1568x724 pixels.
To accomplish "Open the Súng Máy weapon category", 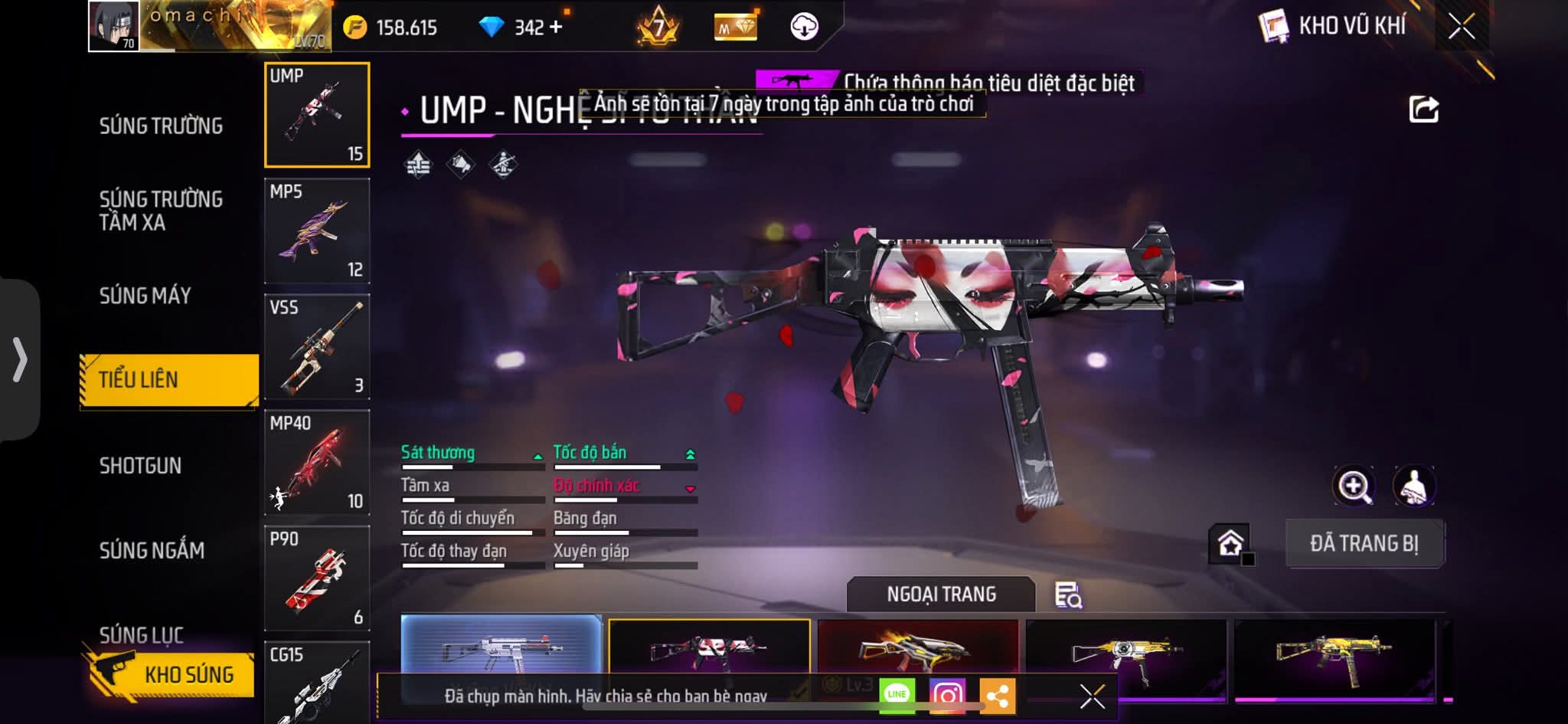I will click(145, 295).
